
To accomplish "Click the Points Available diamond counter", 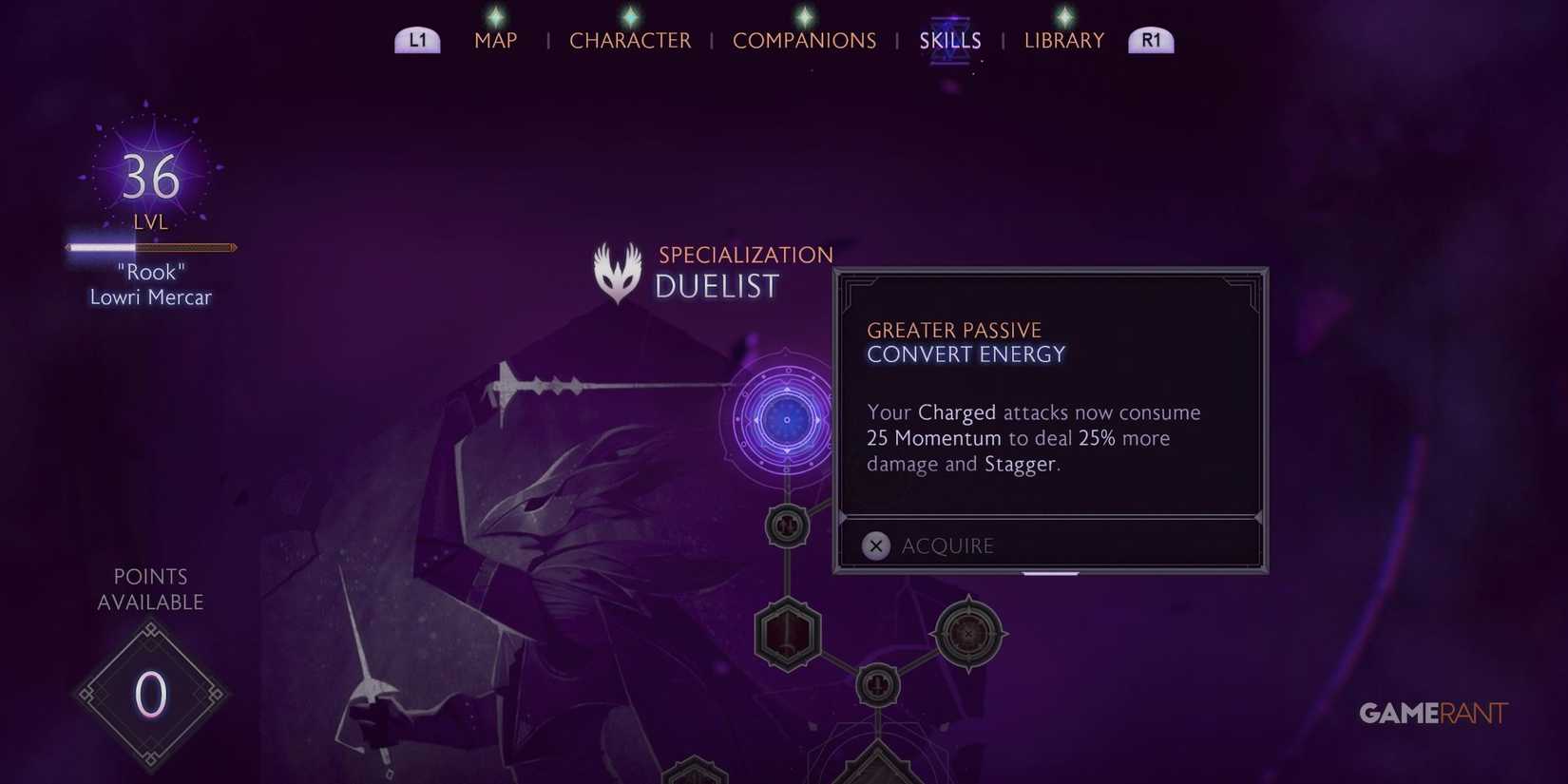I will pos(150,697).
